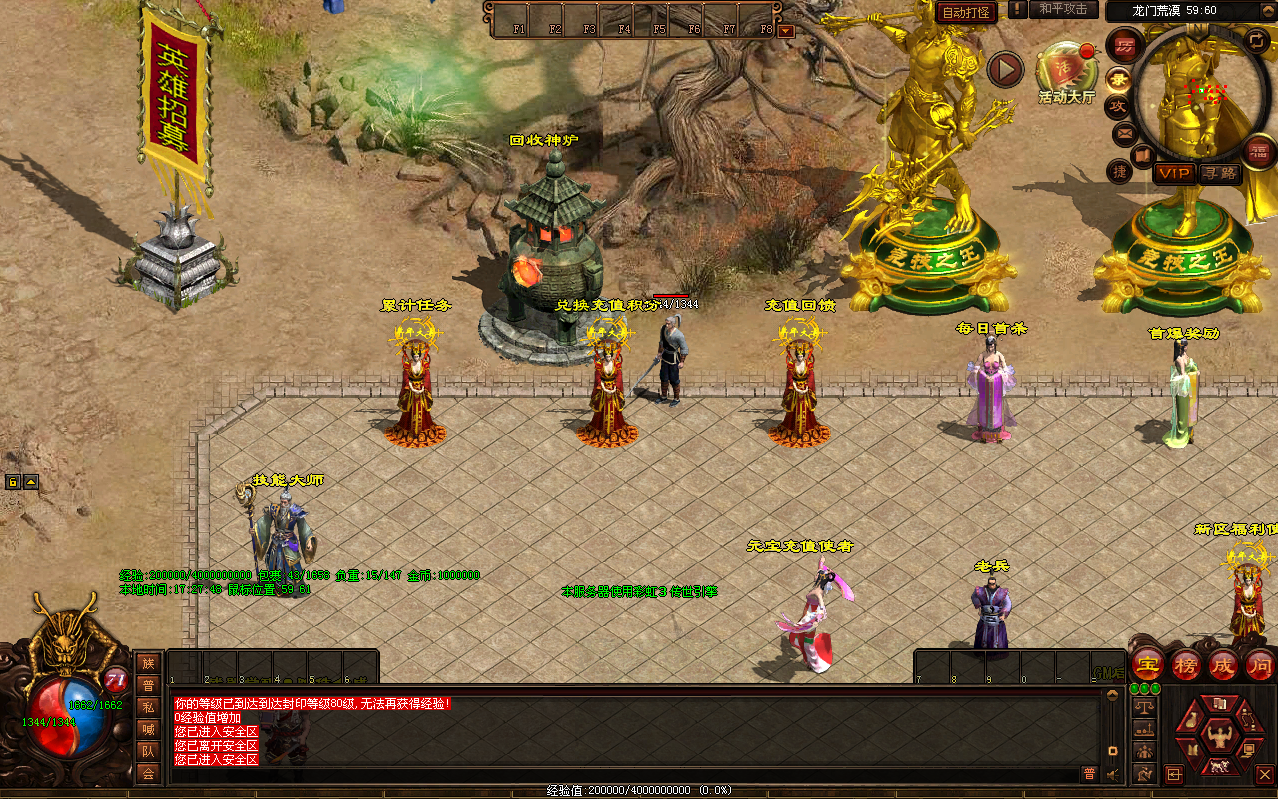Toggle the 自动打怪 auto-fight button
1278x799 pixels.
click(x=967, y=13)
